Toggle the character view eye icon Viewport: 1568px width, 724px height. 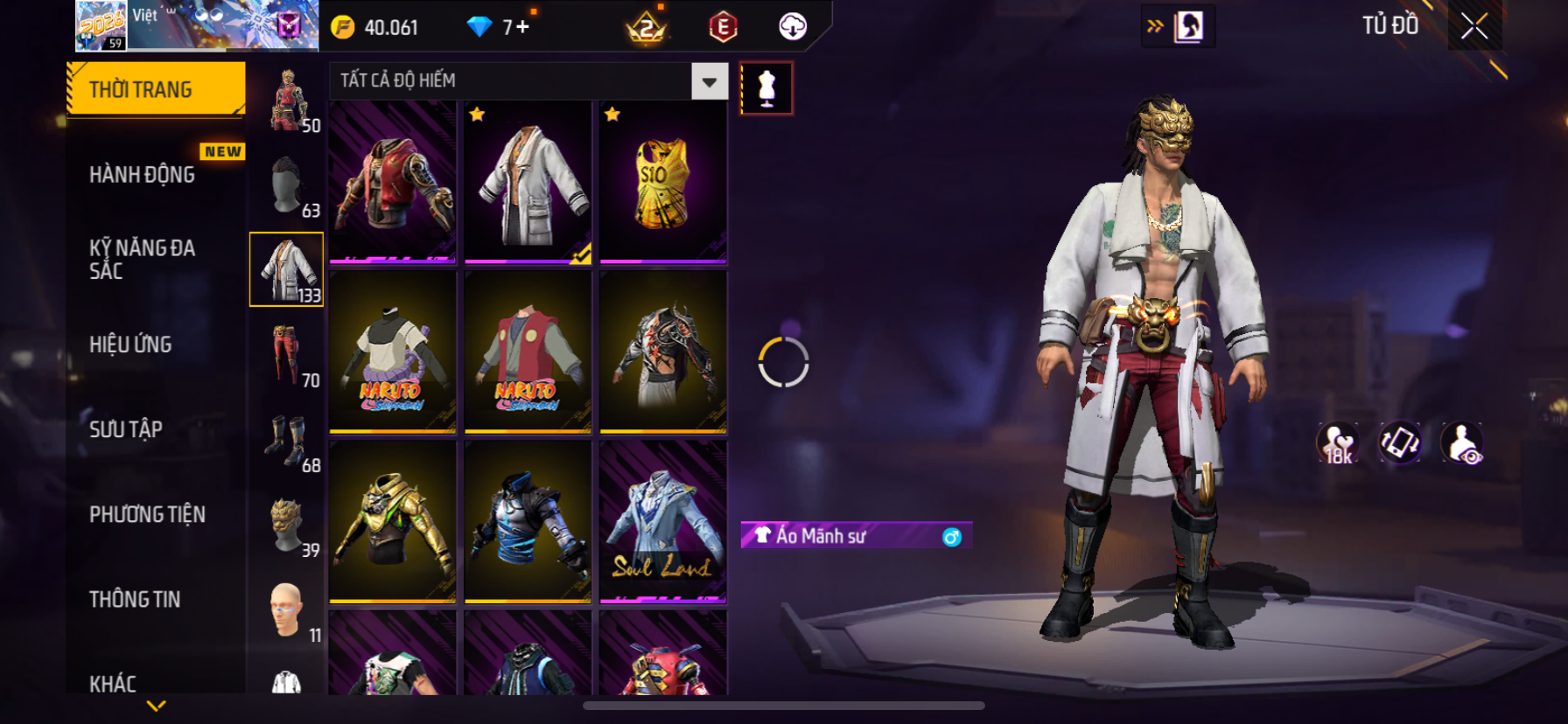(x=1462, y=442)
